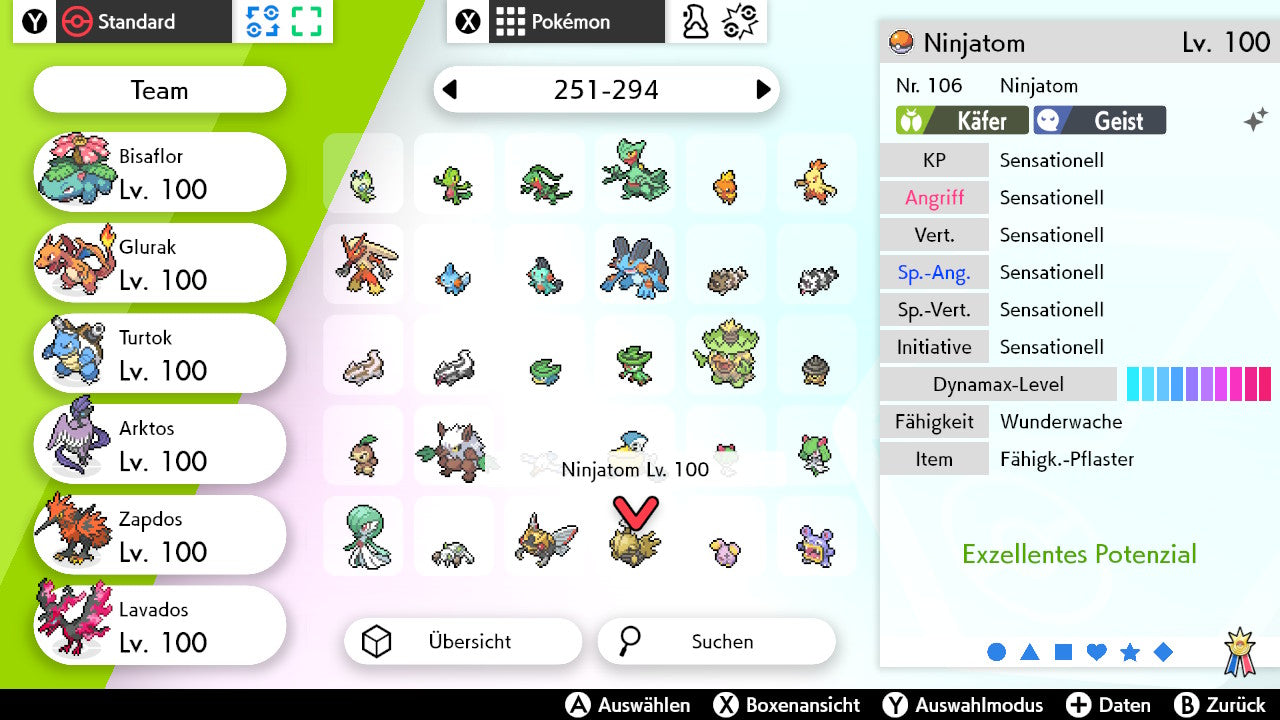Open the Suchen search function
Image resolution: width=1280 pixels, height=720 pixels.
pos(716,641)
